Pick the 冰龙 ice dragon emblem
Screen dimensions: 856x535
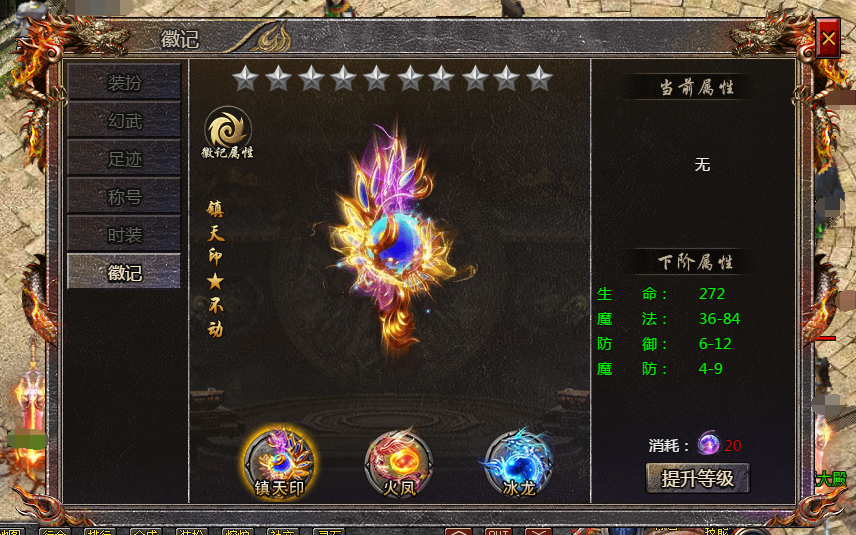[517, 460]
